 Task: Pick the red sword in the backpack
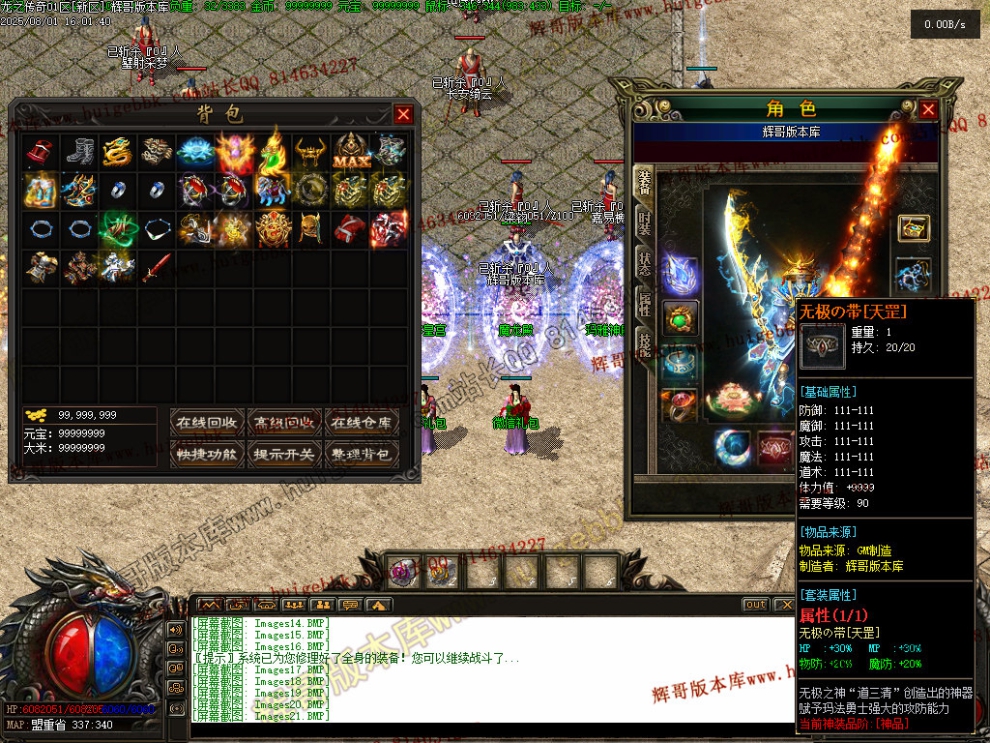click(156, 267)
